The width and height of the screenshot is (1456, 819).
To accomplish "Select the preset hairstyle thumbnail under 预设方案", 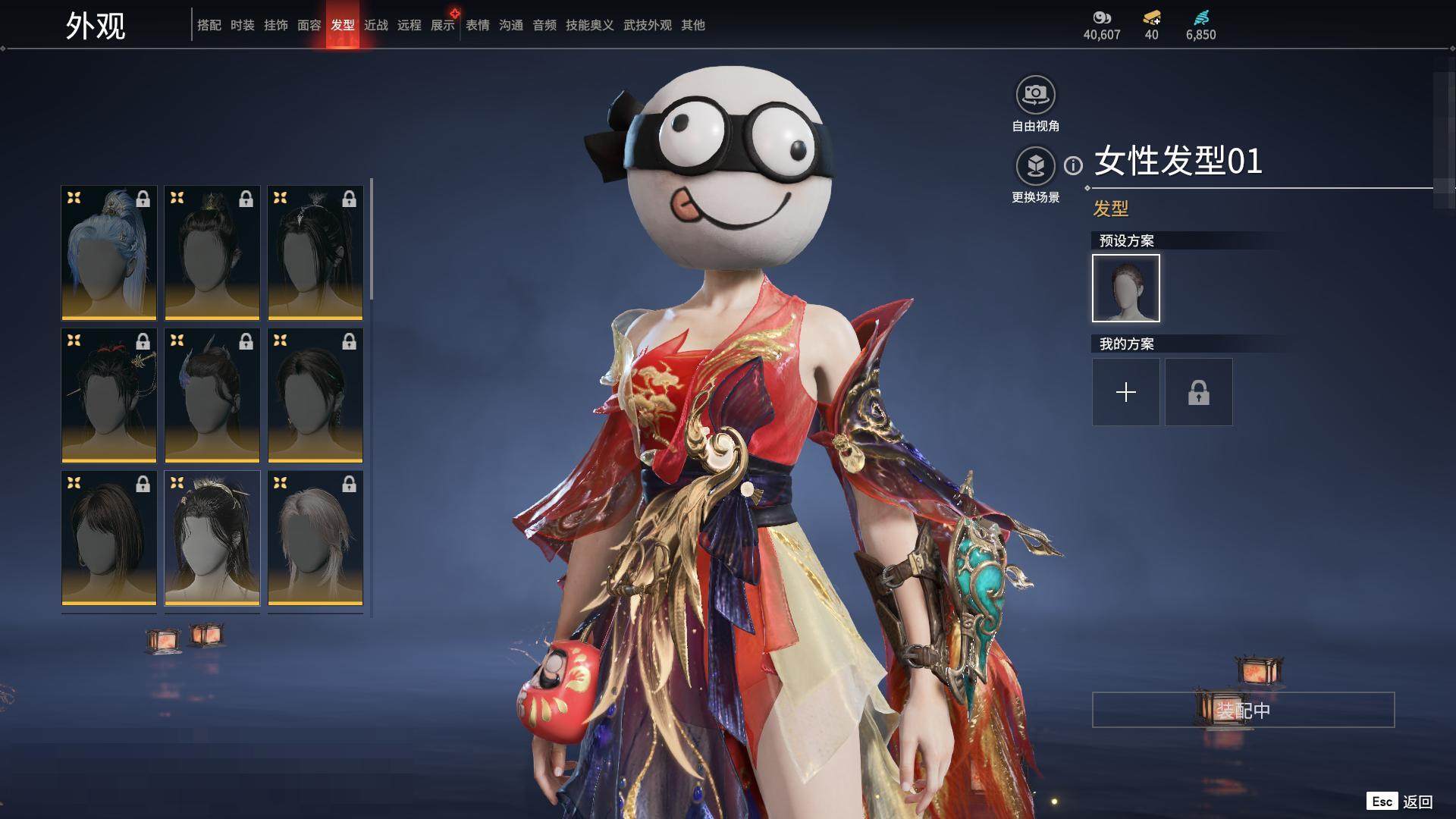I will (1125, 288).
